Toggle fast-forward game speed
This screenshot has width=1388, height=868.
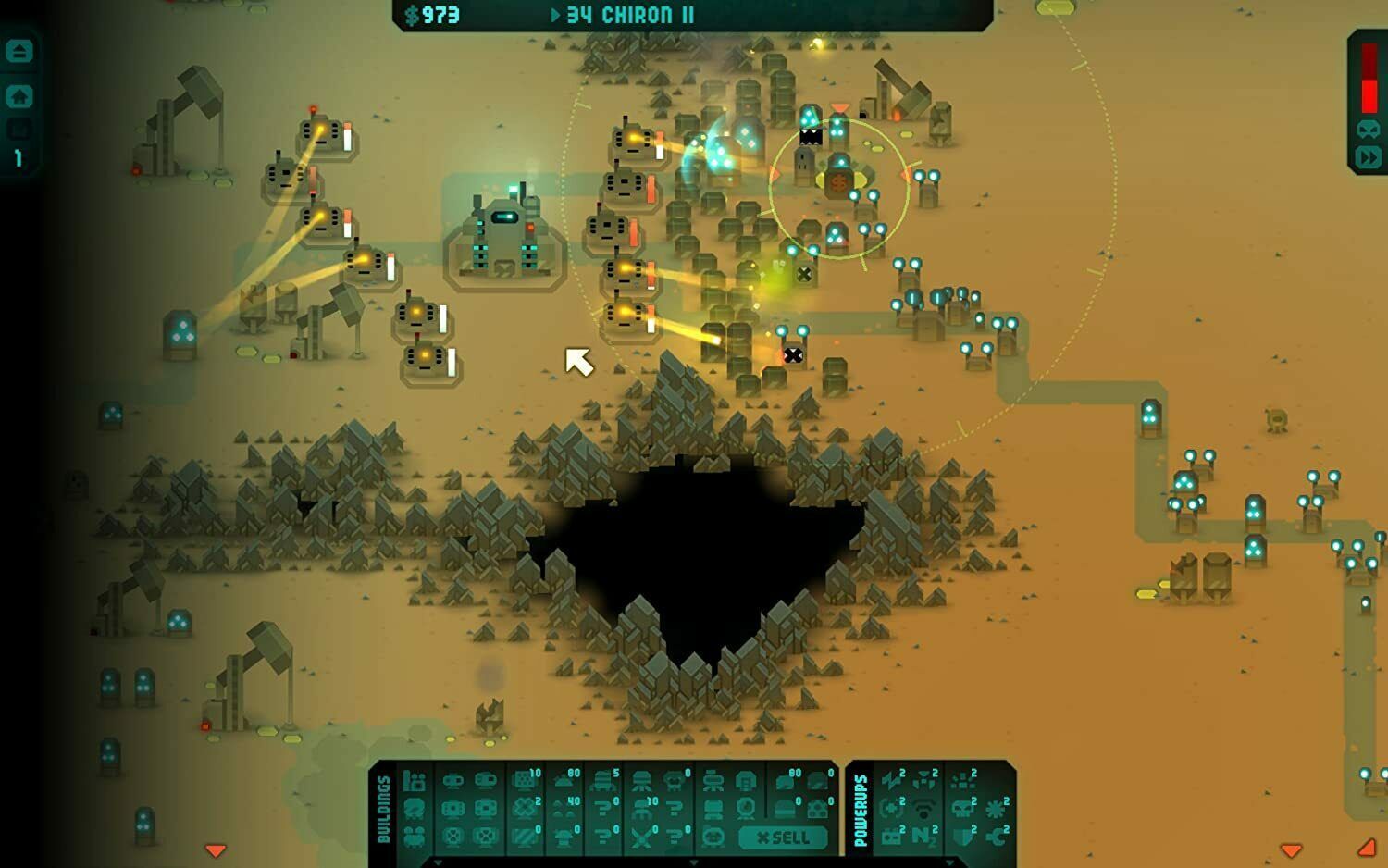click(1368, 157)
